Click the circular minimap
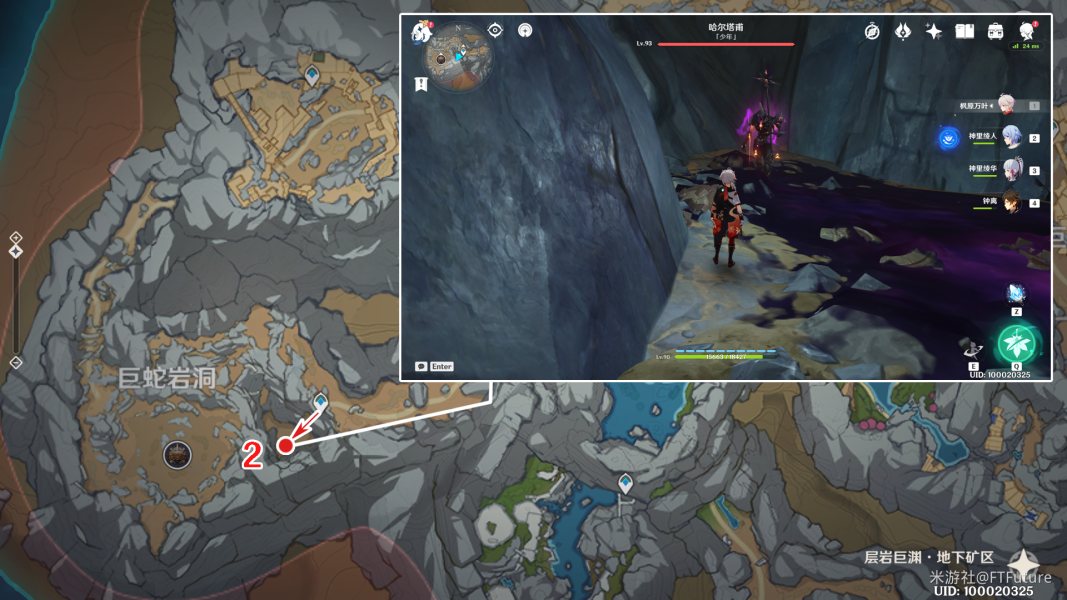Screen dimensions: 1067x600 click(458, 56)
